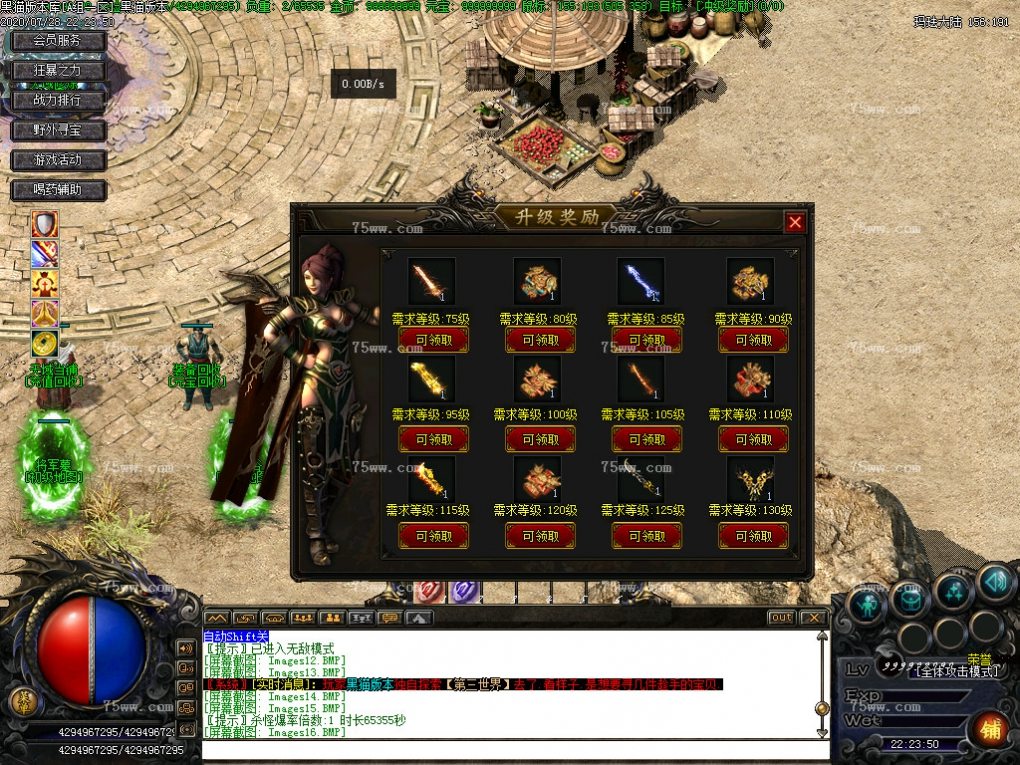
Task: Open the 会员服务 menu
Action: coord(59,41)
